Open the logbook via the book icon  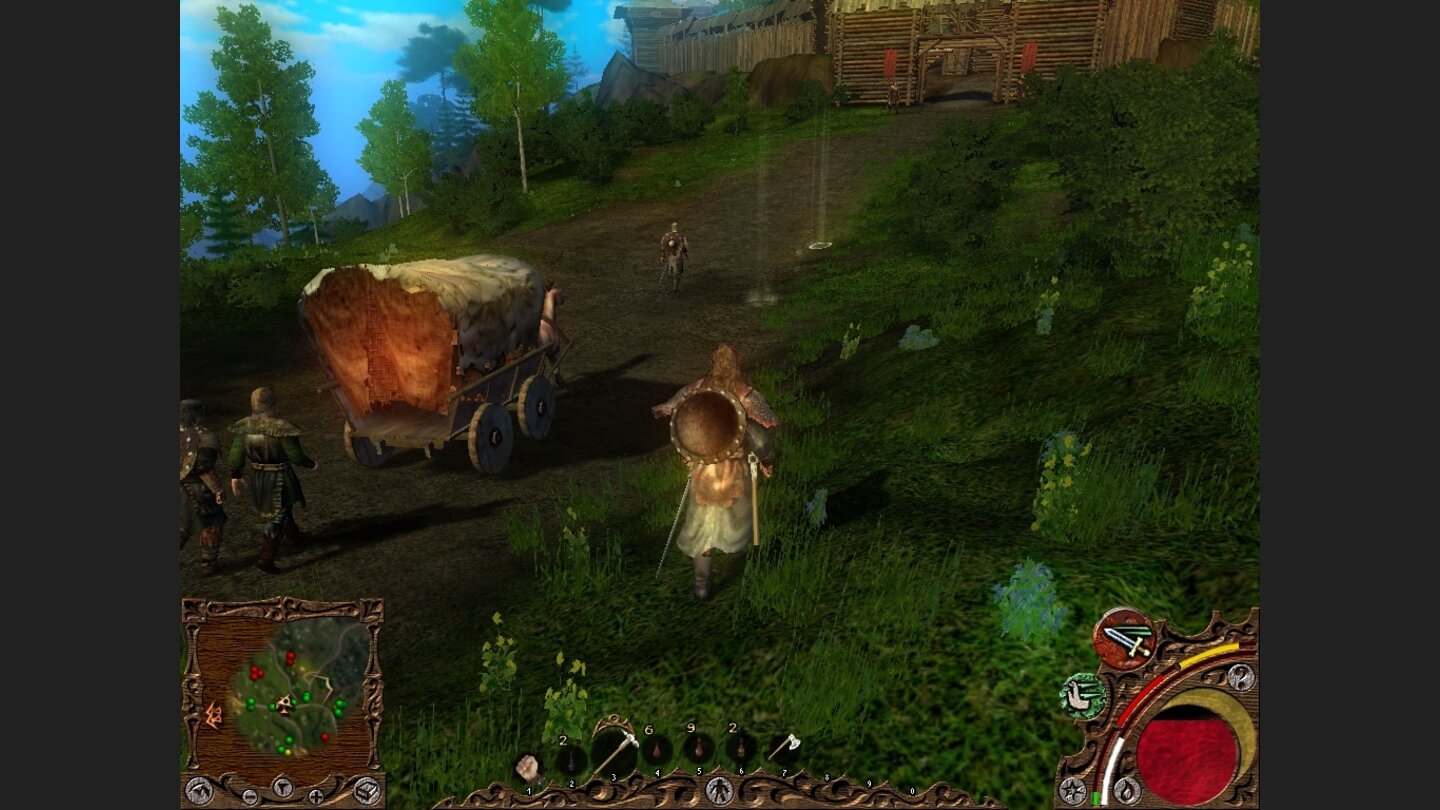click(x=366, y=790)
